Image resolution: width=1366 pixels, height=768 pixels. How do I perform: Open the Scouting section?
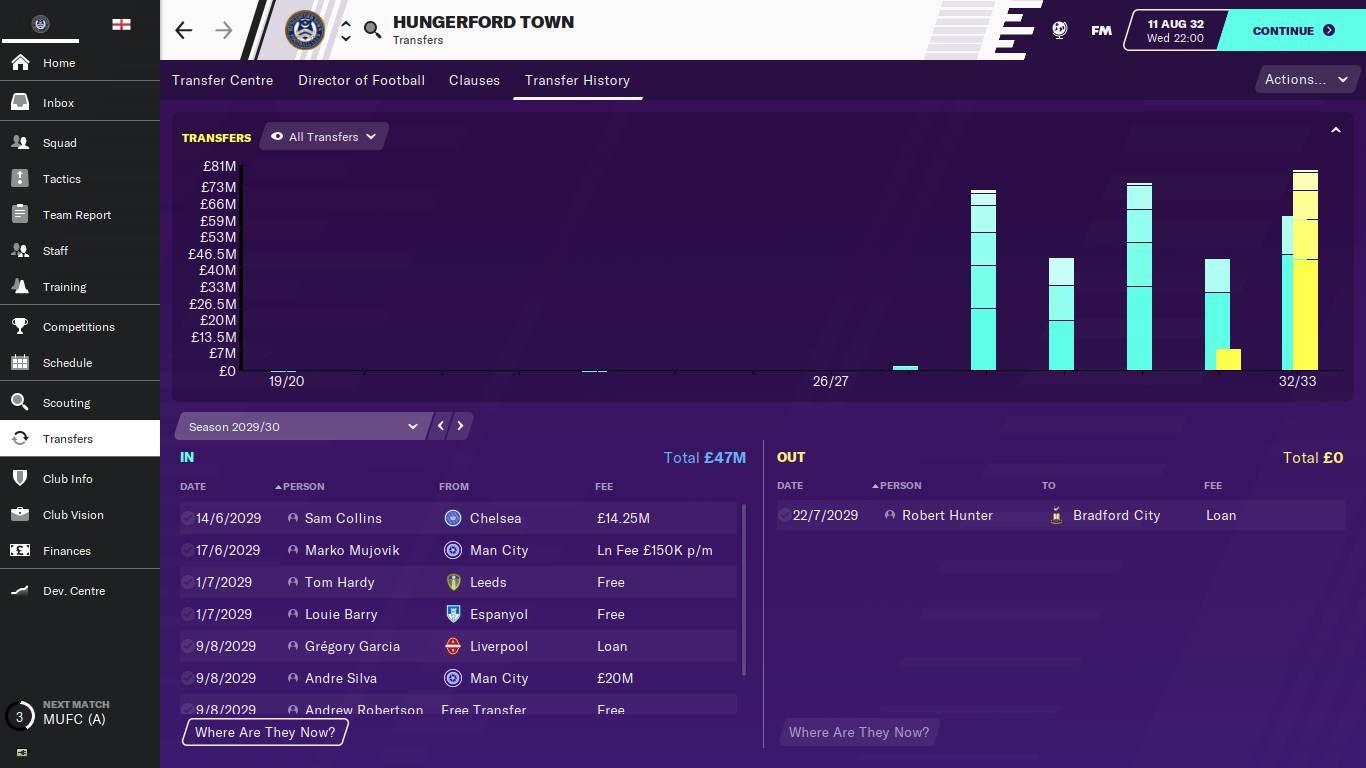pos(66,403)
